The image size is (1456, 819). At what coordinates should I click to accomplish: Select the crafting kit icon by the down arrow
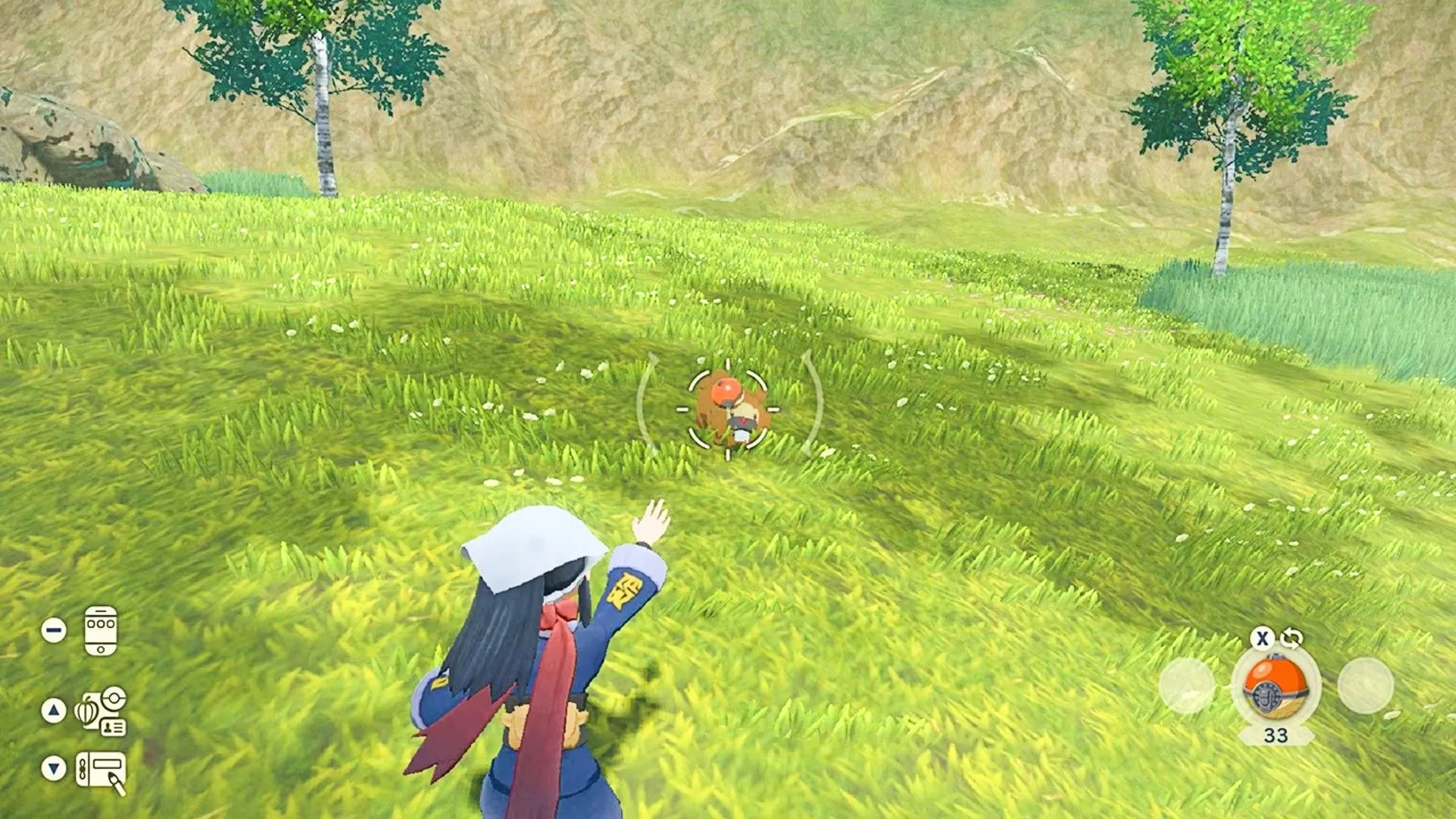[101, 768]
